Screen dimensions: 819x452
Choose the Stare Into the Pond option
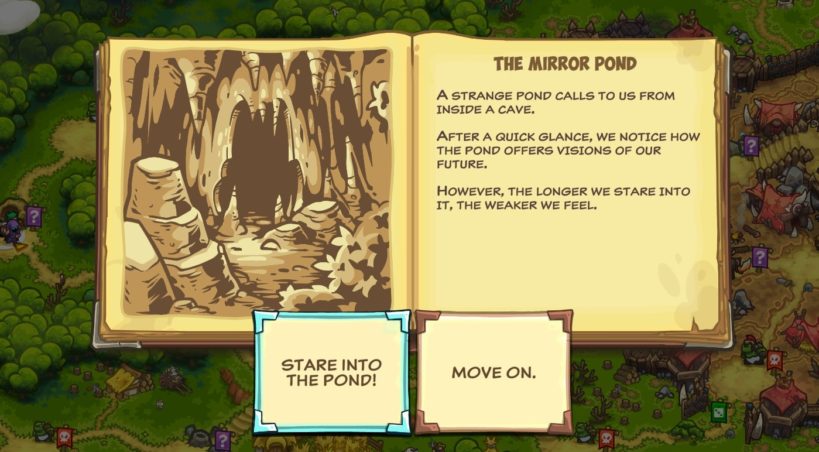pos(330,372)
